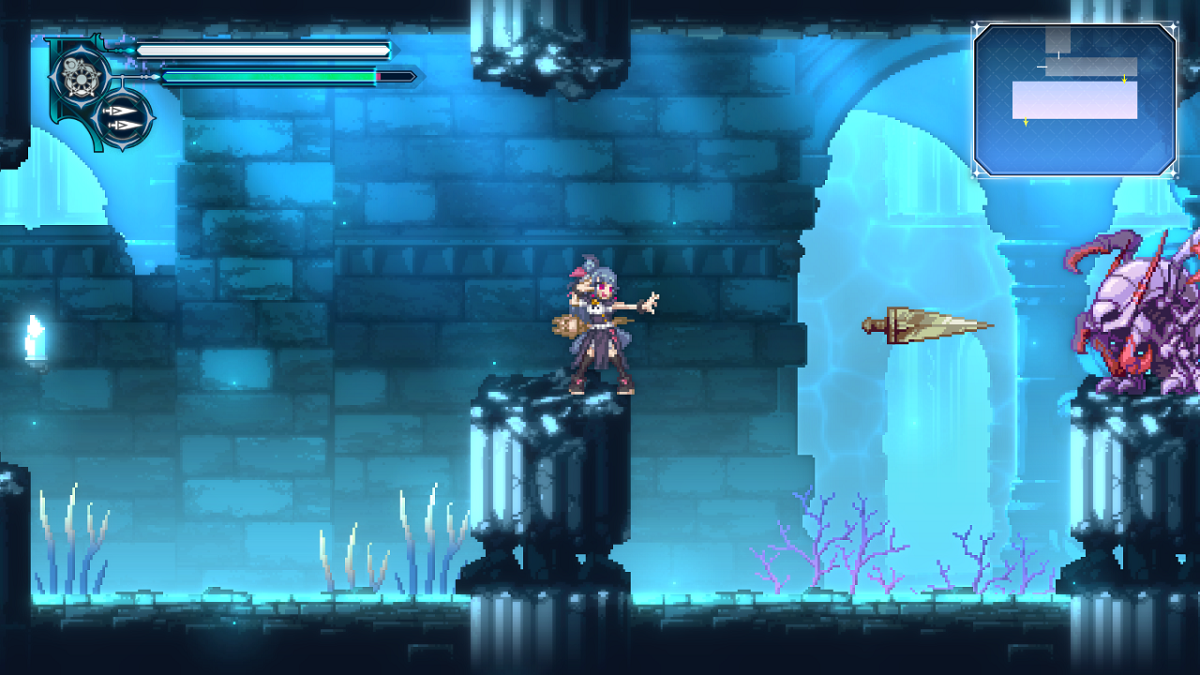This screenshot has height=675, width=1200.
Task: Click the twin daggers skill icon
Action: pyautogui.click(x=125, y=117)
